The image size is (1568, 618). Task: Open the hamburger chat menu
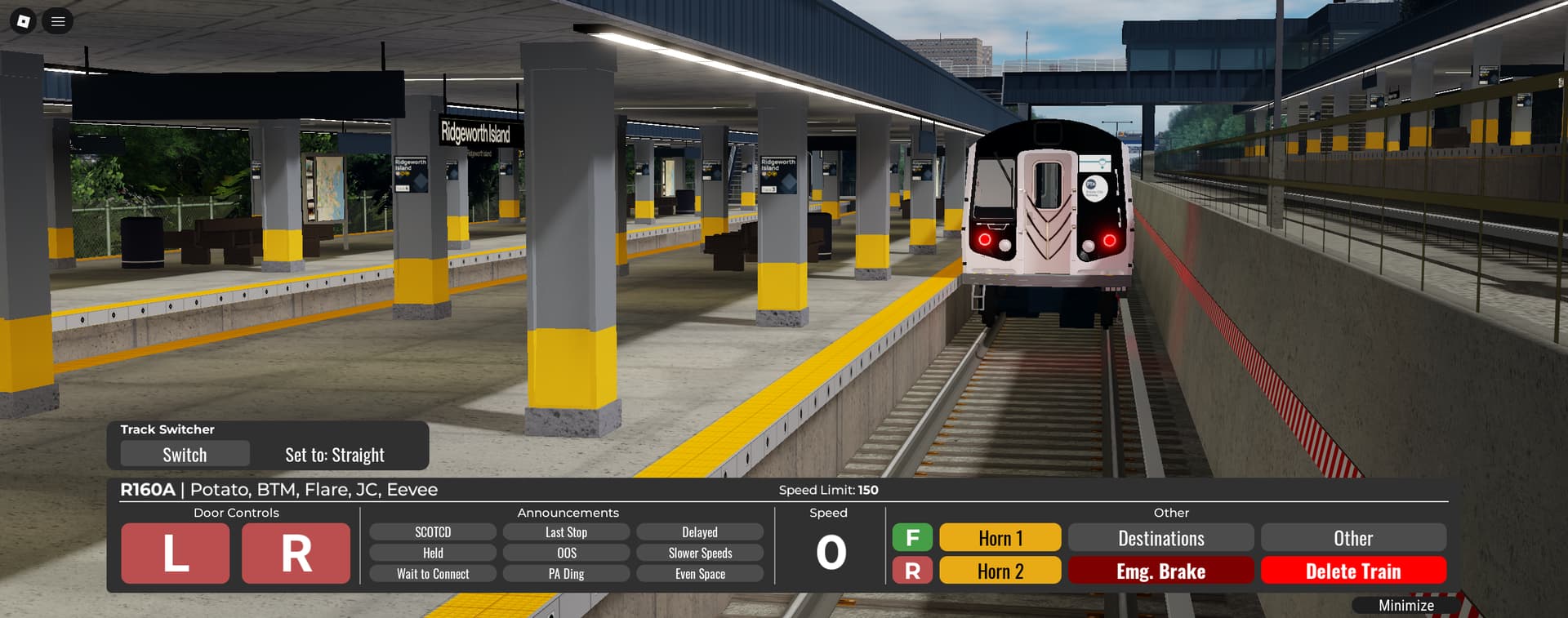click(58, 21)
